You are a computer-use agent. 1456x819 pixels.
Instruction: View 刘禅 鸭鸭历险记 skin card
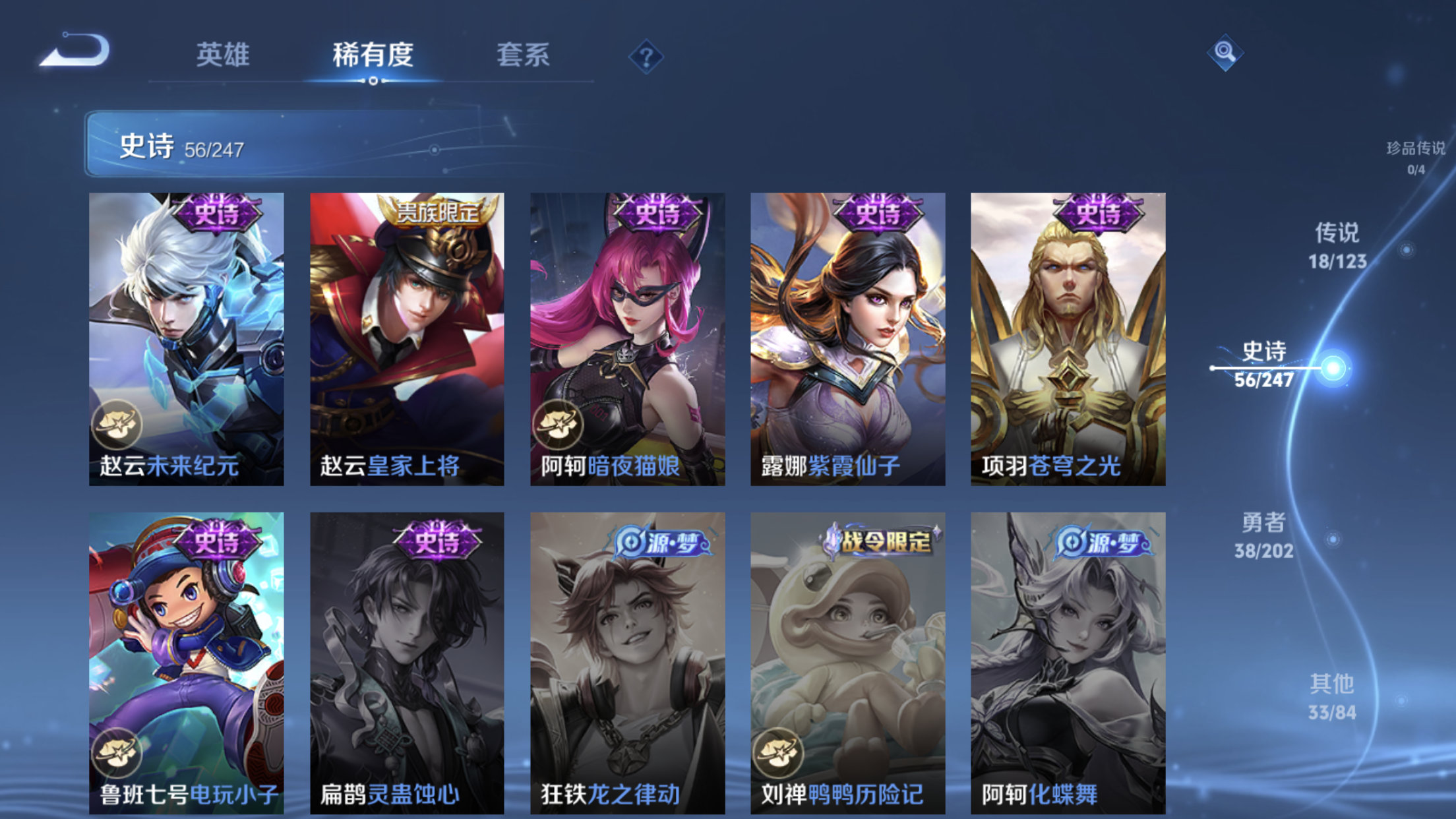coord(847,663)
